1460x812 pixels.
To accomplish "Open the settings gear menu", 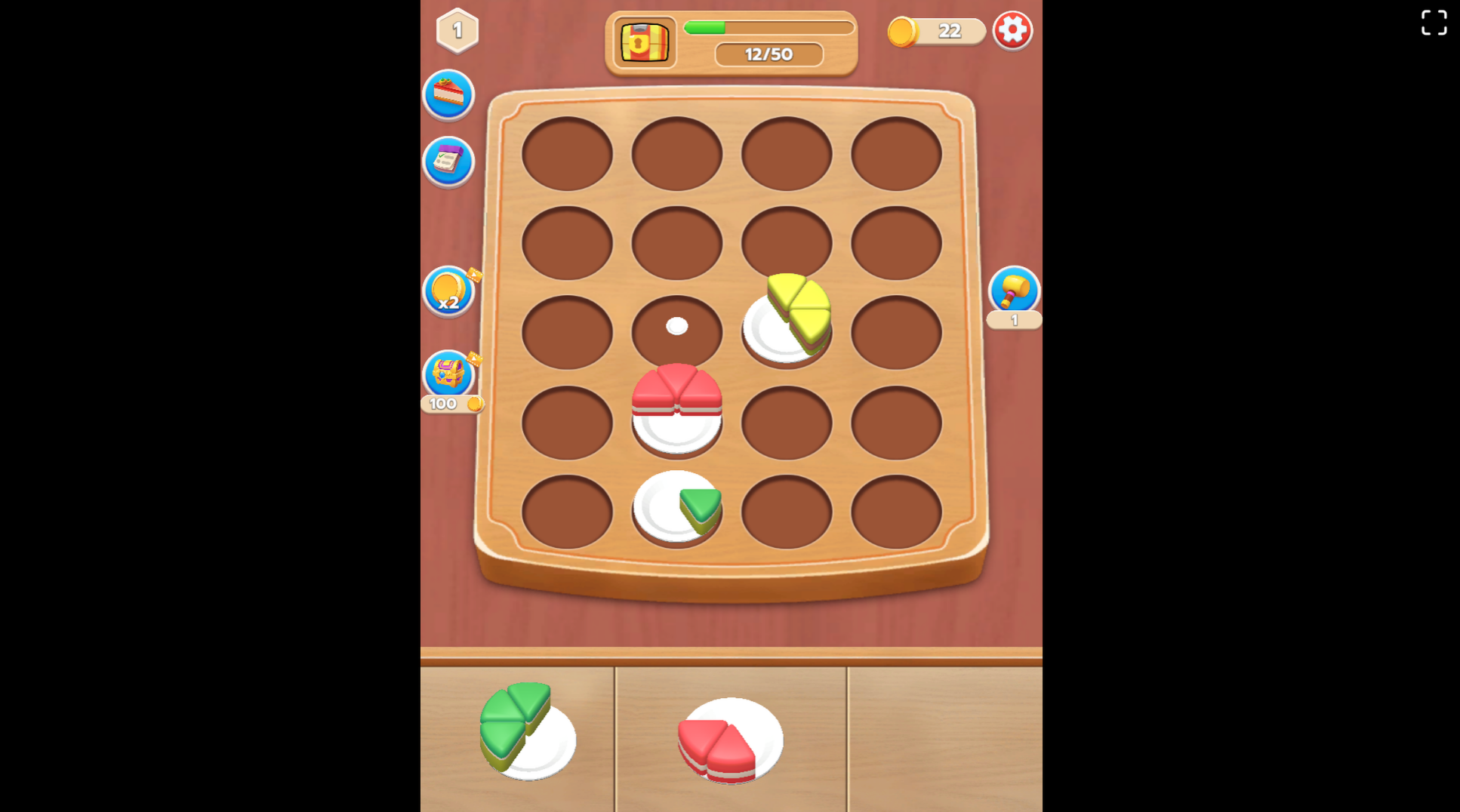I will coord(1012,30).
